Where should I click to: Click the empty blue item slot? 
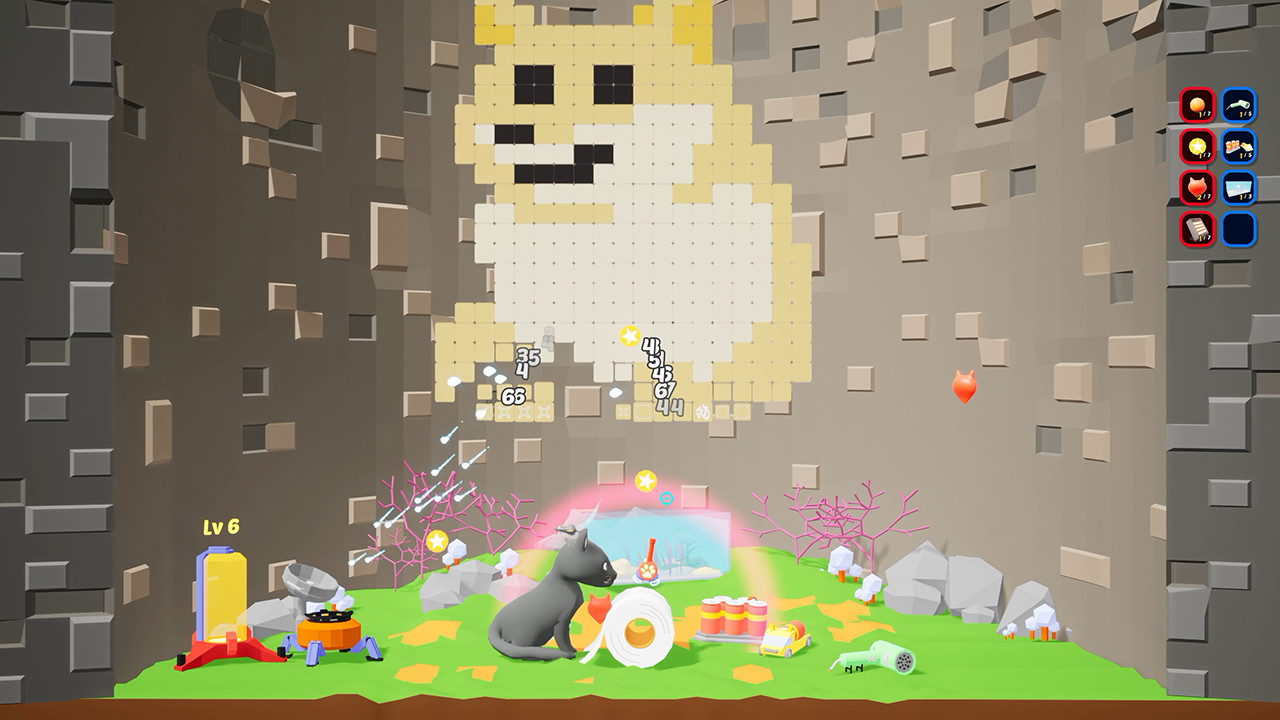pyautogui.click(x=1240, y=228)
